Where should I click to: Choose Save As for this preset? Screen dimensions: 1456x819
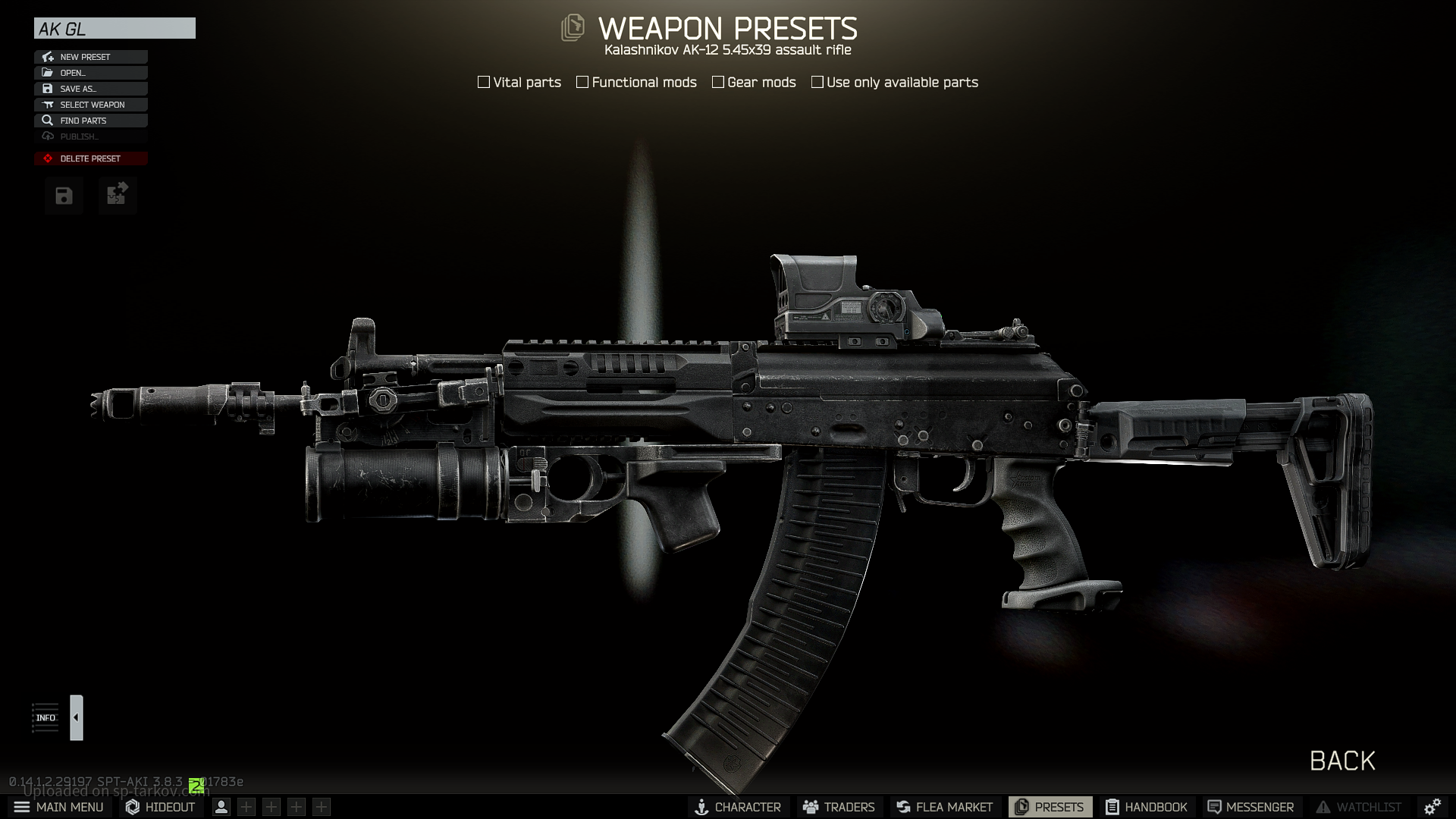coord(90,89)
